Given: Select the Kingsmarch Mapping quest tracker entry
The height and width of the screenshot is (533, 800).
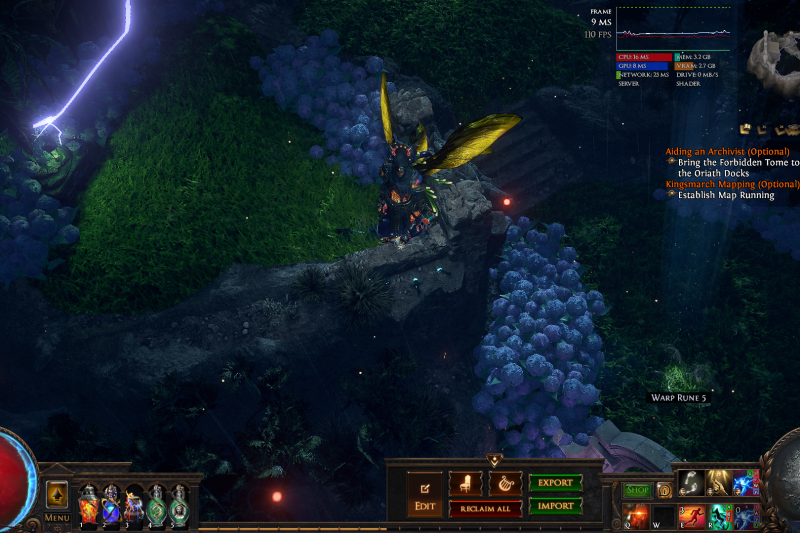Looking at the screenshot, I should tap(732, 184).
